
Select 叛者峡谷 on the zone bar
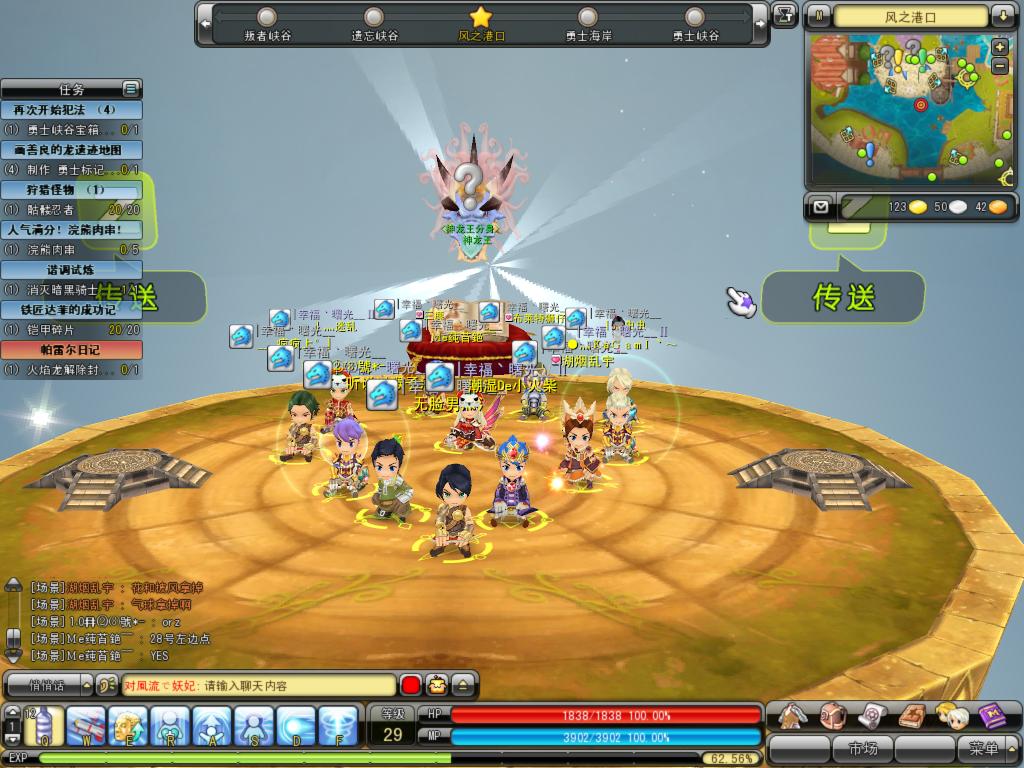[x=267, y=24]
